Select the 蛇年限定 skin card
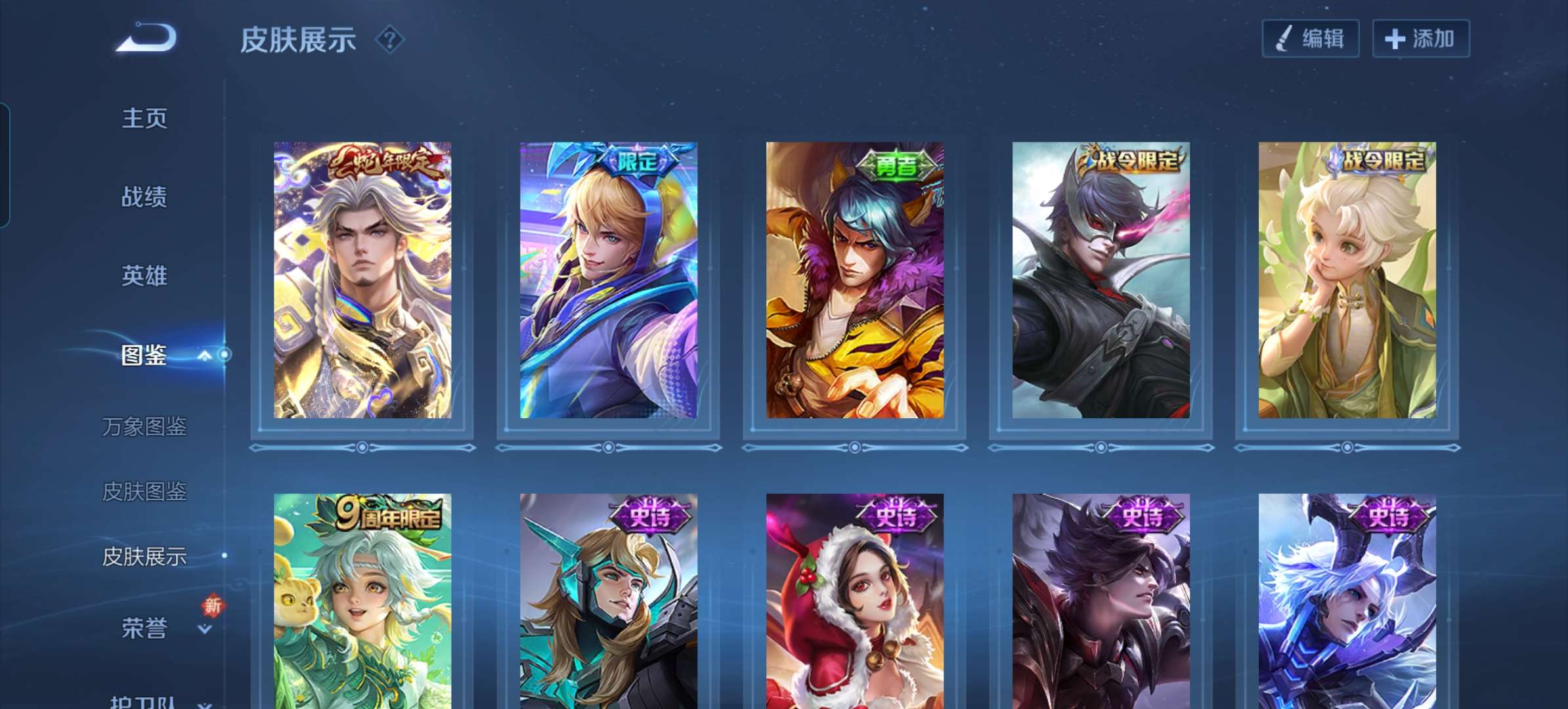The image size is (1568, 709). click(x=362, y=280)
